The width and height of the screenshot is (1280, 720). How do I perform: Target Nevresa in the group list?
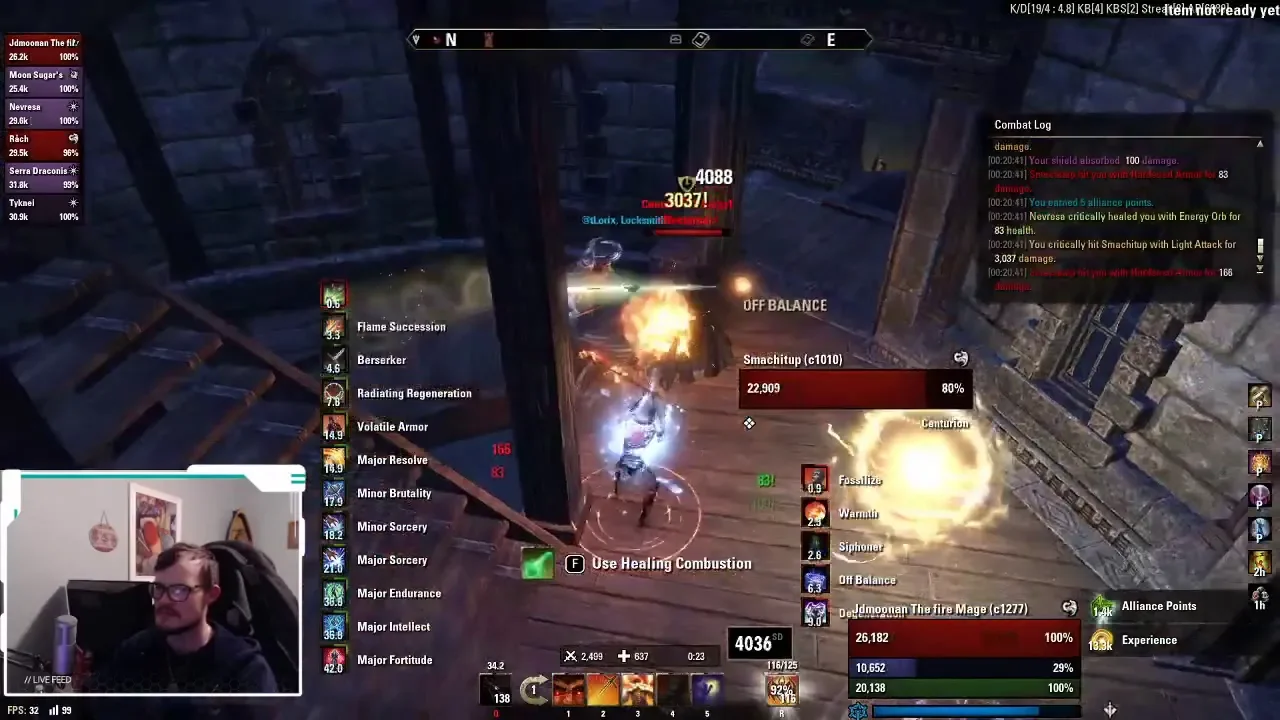point(43,113)
